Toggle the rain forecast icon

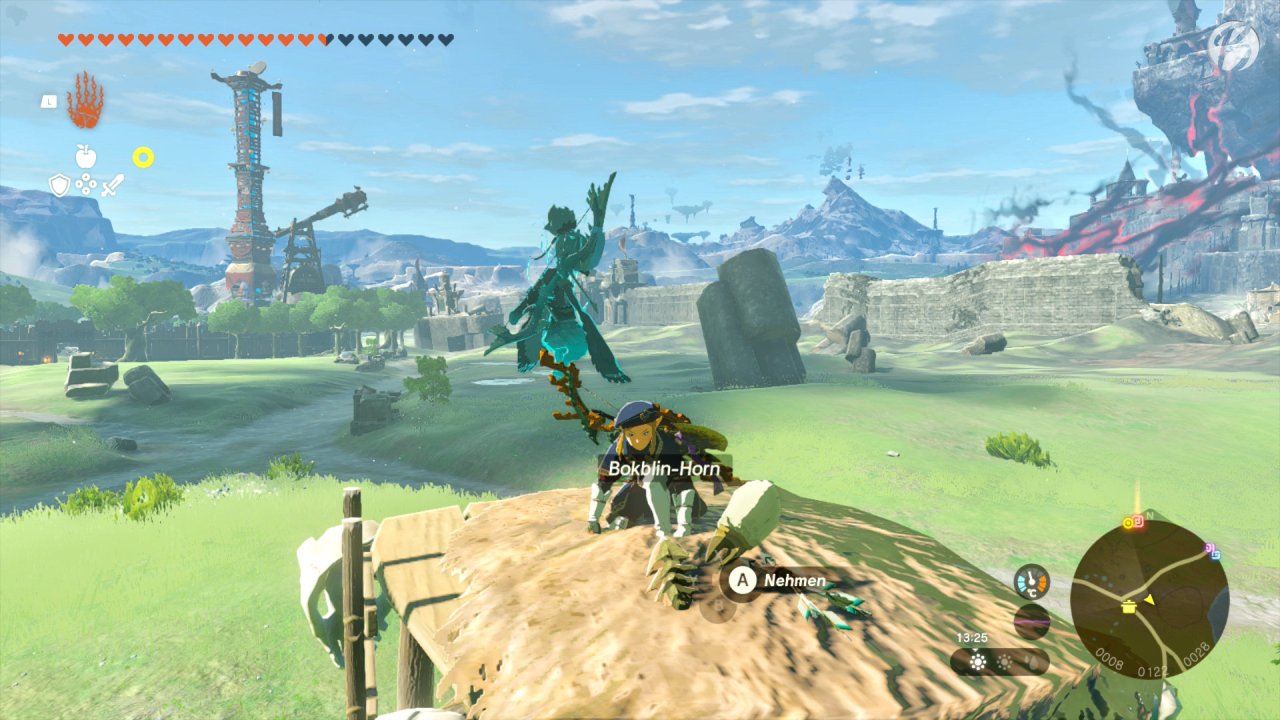(x=1033, y=662)
